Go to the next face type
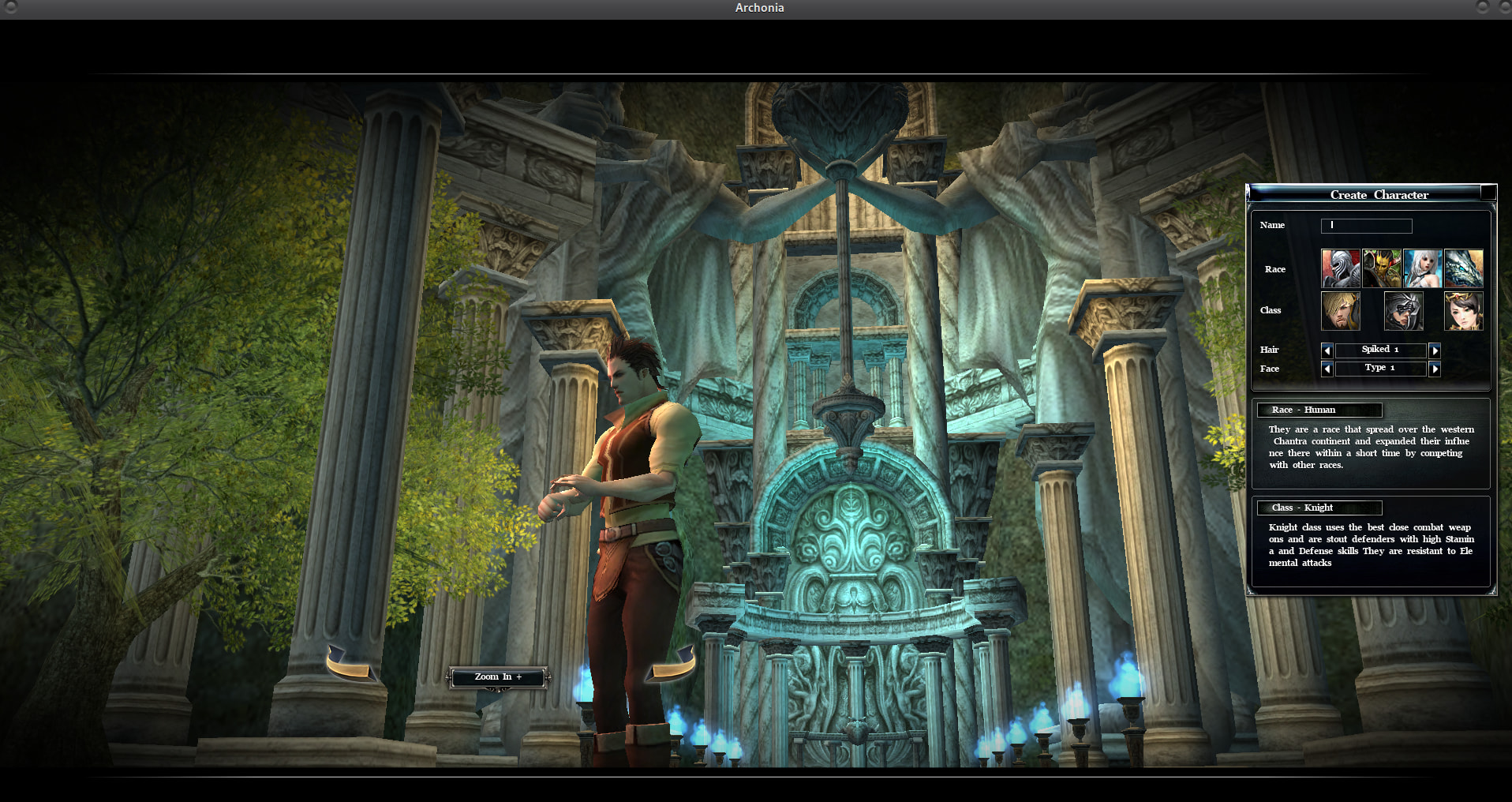Screen dimensions: 1512x802 pos(1435,369)
